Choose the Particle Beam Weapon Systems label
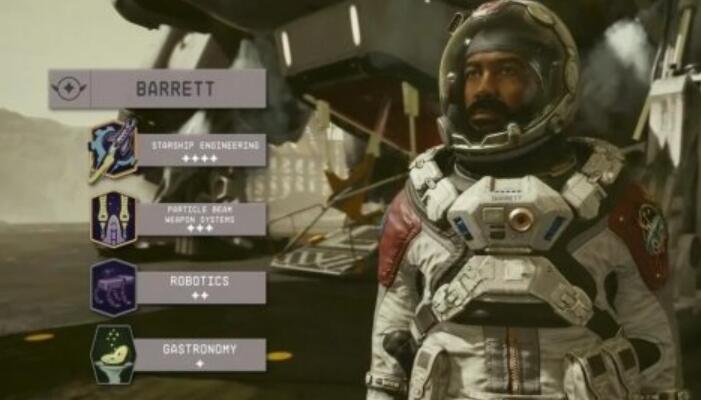 click(202, 219)
